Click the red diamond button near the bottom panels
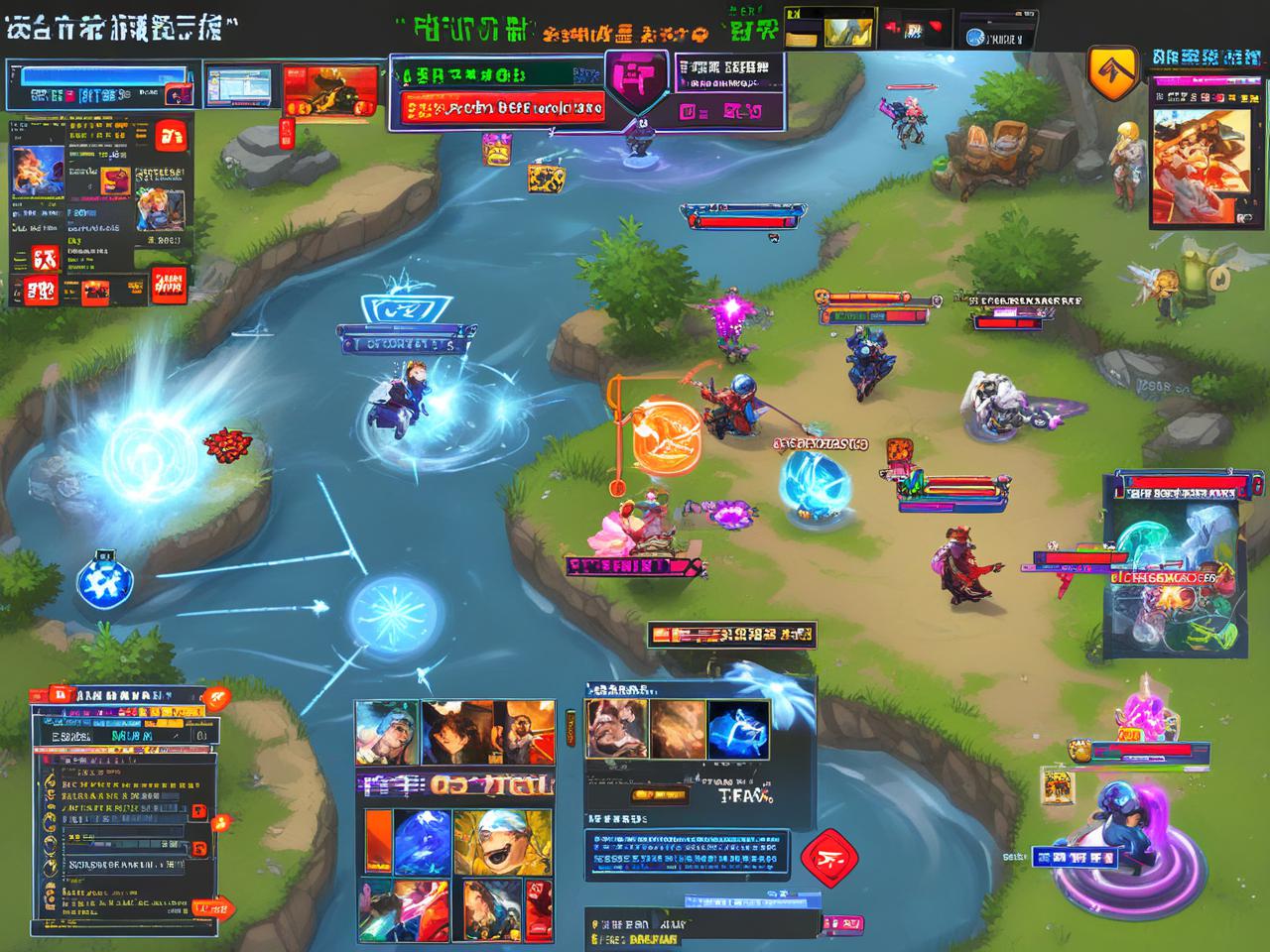The image size is (1270, 952). pyautogui.click(x=828, y=855)
